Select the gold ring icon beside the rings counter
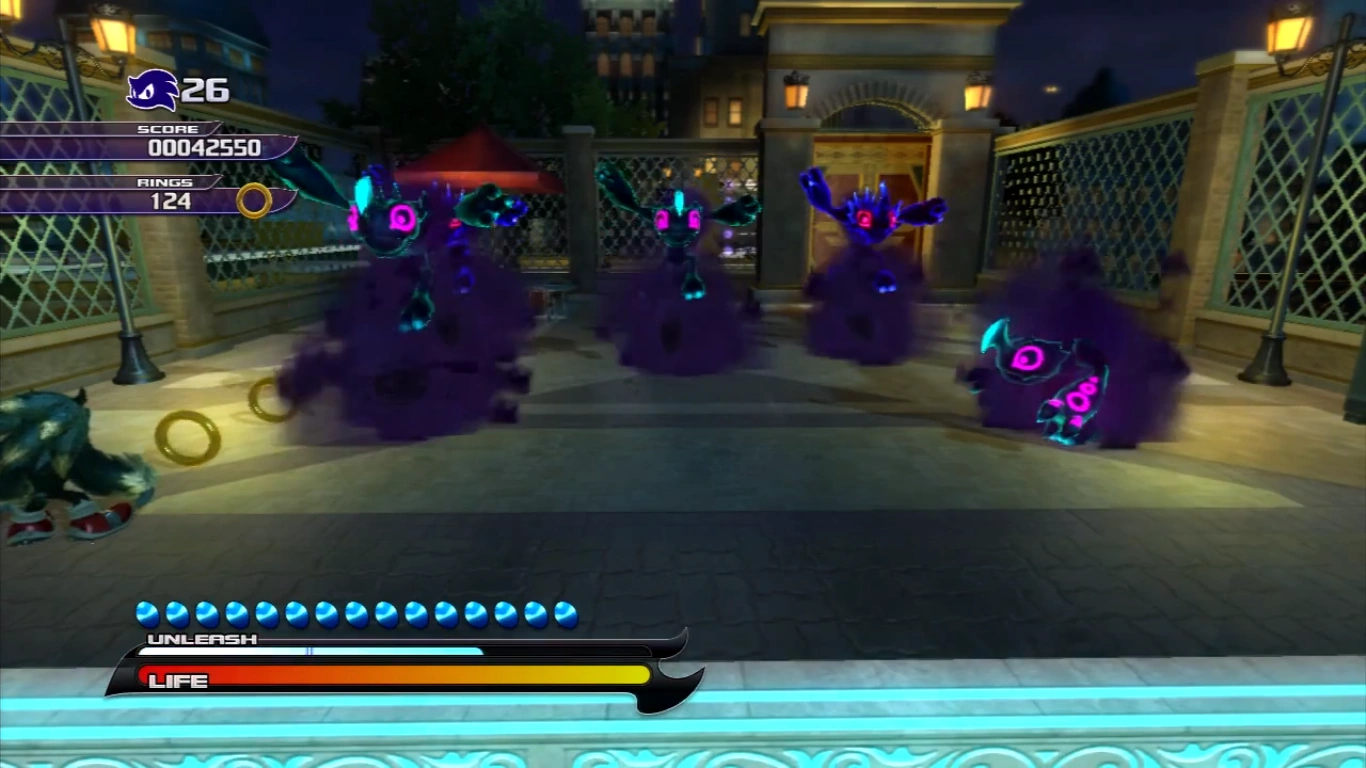The height and width of the screenshot is (768, 1366). click(x=254, y=200)
